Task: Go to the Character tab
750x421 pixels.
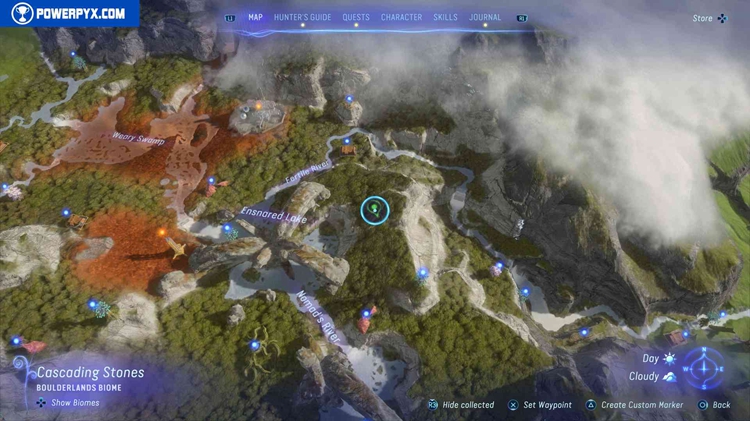Action: pos(401,17)
